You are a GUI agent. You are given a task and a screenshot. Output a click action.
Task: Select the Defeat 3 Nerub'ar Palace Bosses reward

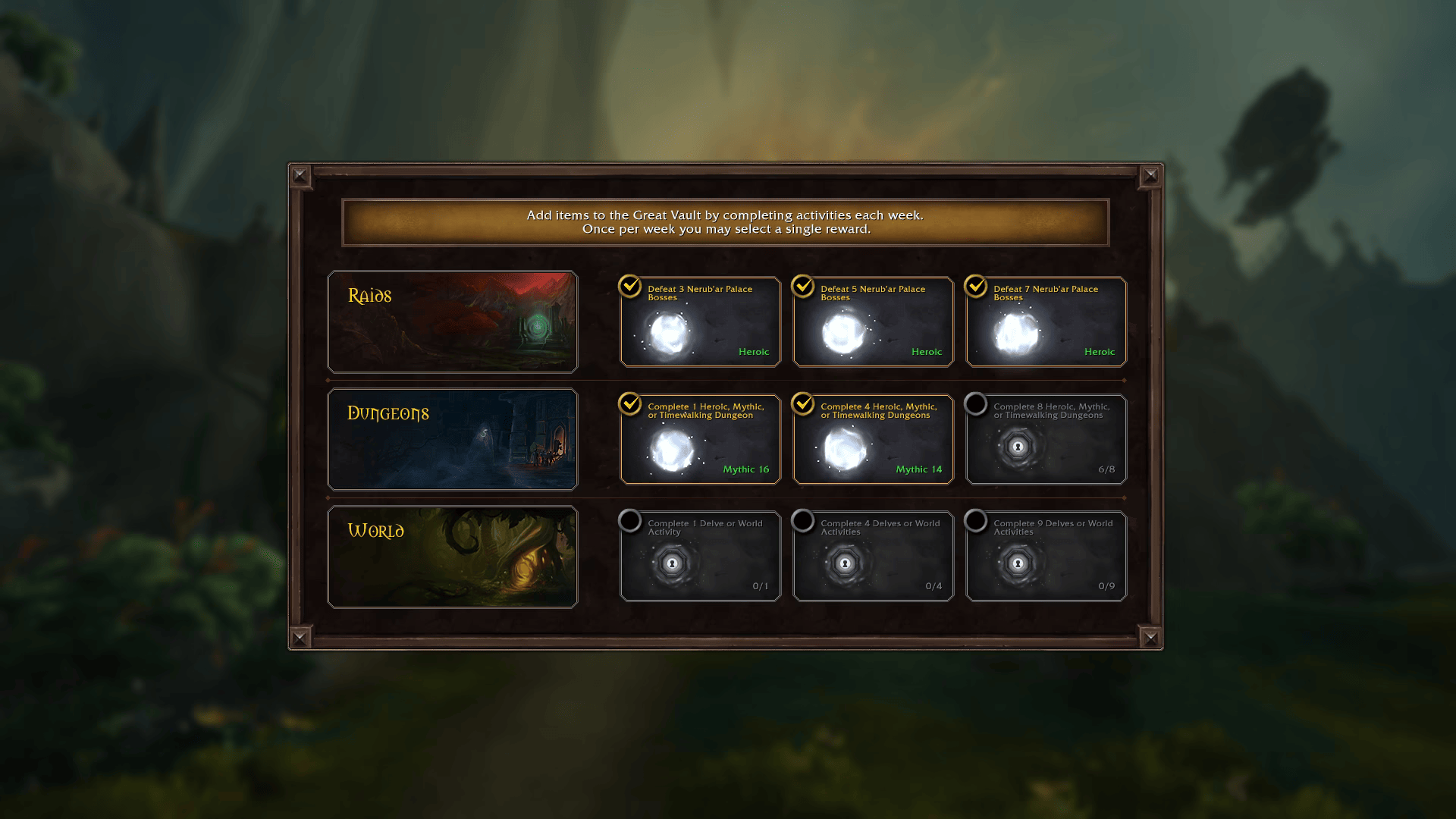700,322
